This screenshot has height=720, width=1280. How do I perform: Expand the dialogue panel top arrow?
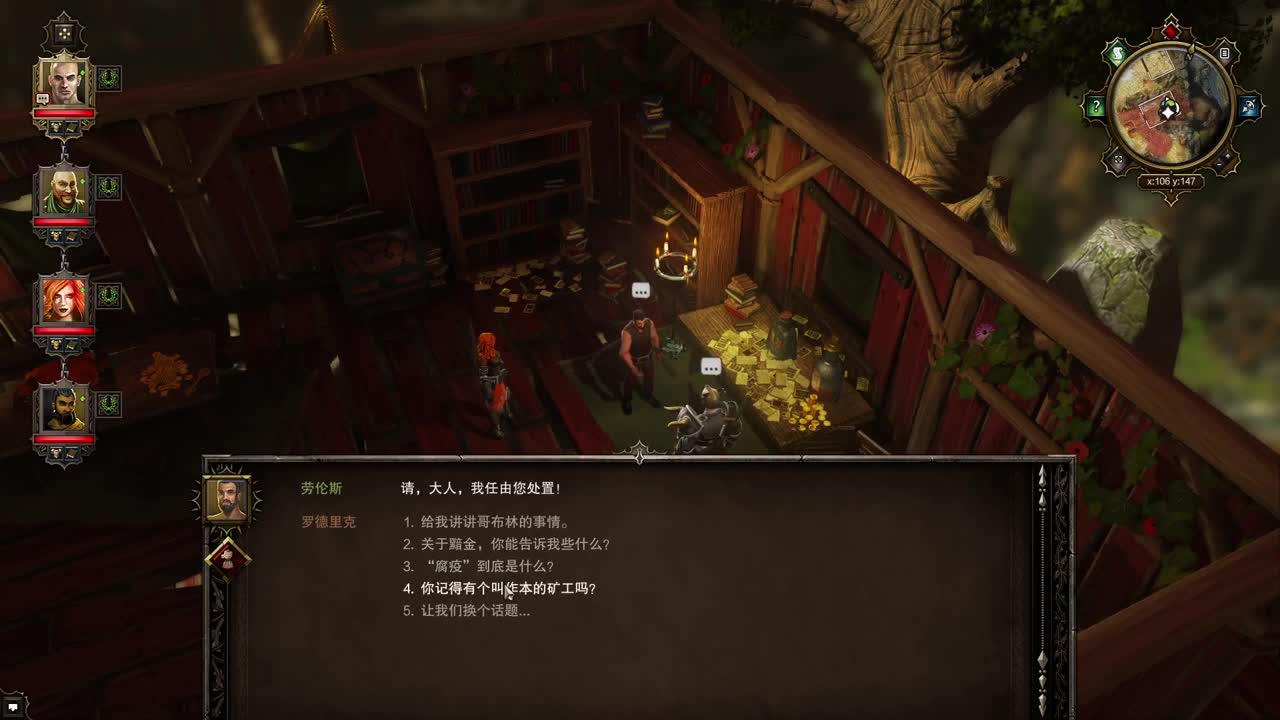pyautogui.click(x=637, y=459)
